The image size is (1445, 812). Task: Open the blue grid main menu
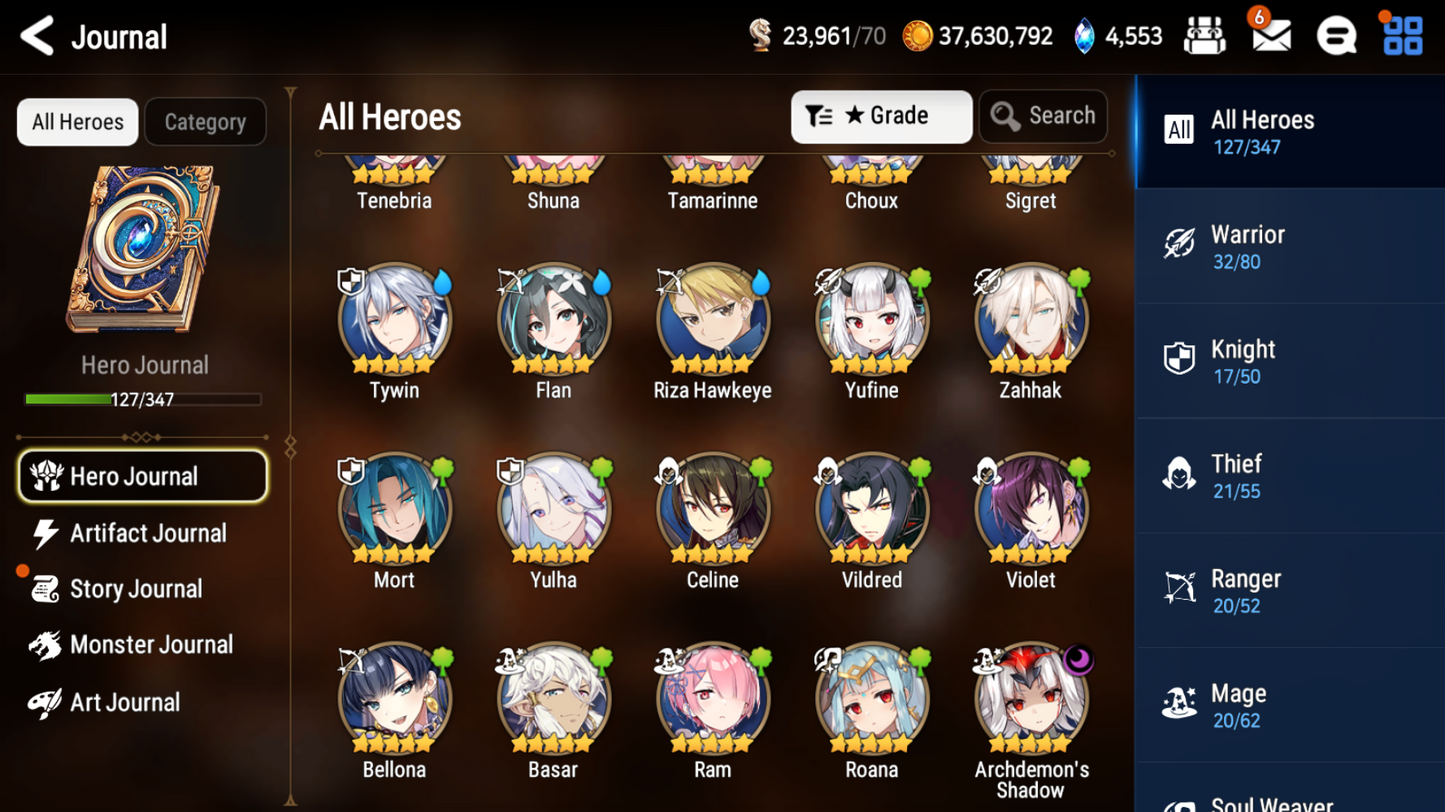point(1402,37)
